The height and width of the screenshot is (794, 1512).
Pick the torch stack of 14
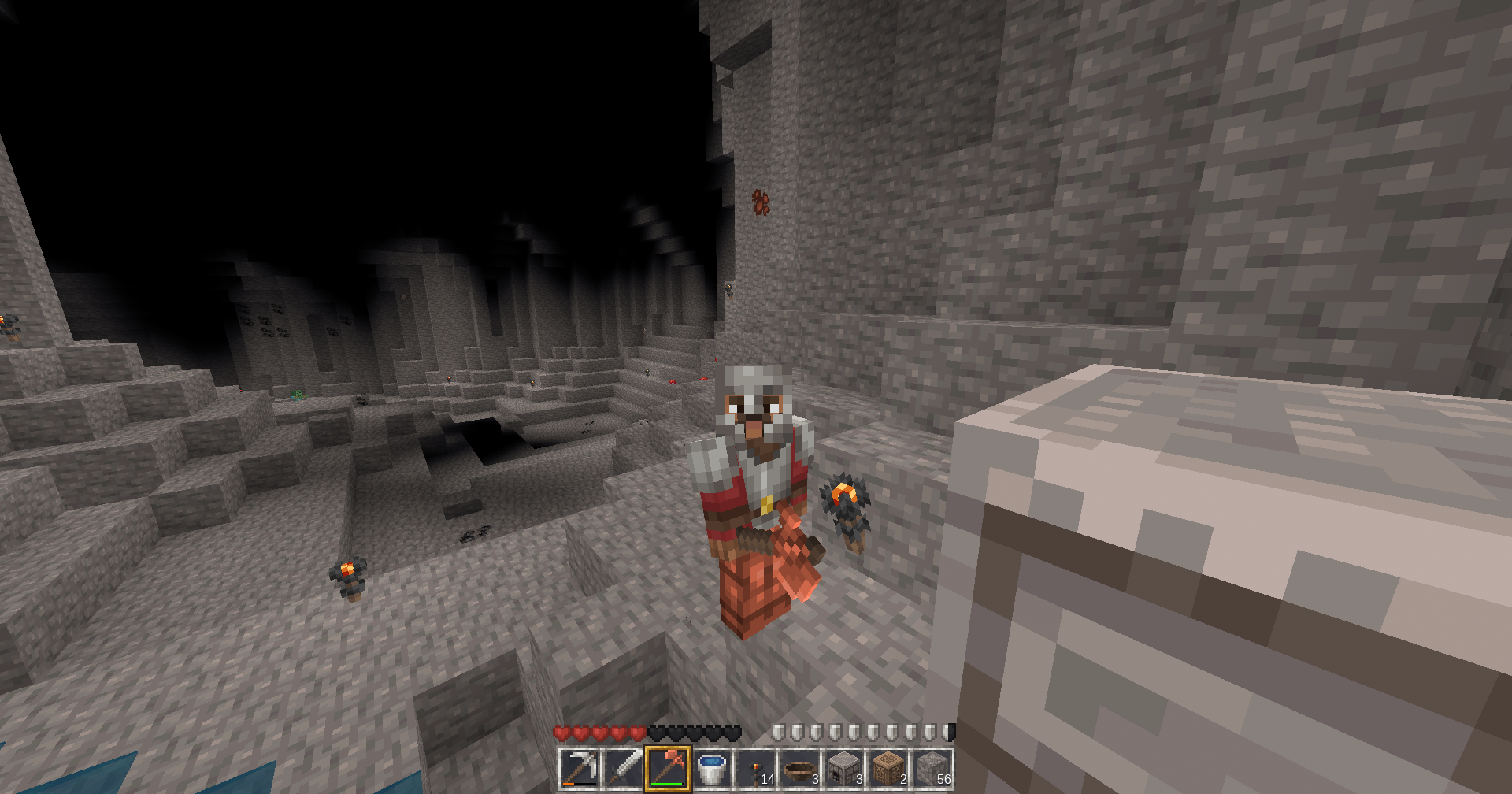(756, 768)
